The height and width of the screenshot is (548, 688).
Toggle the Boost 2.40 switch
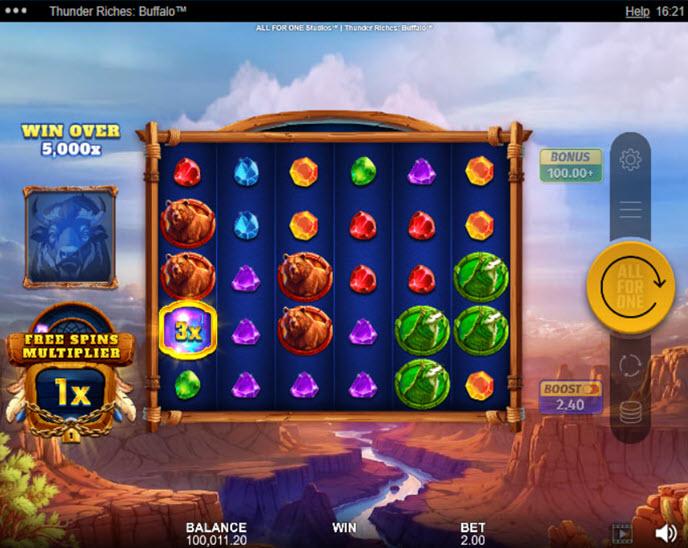[571, 397]
